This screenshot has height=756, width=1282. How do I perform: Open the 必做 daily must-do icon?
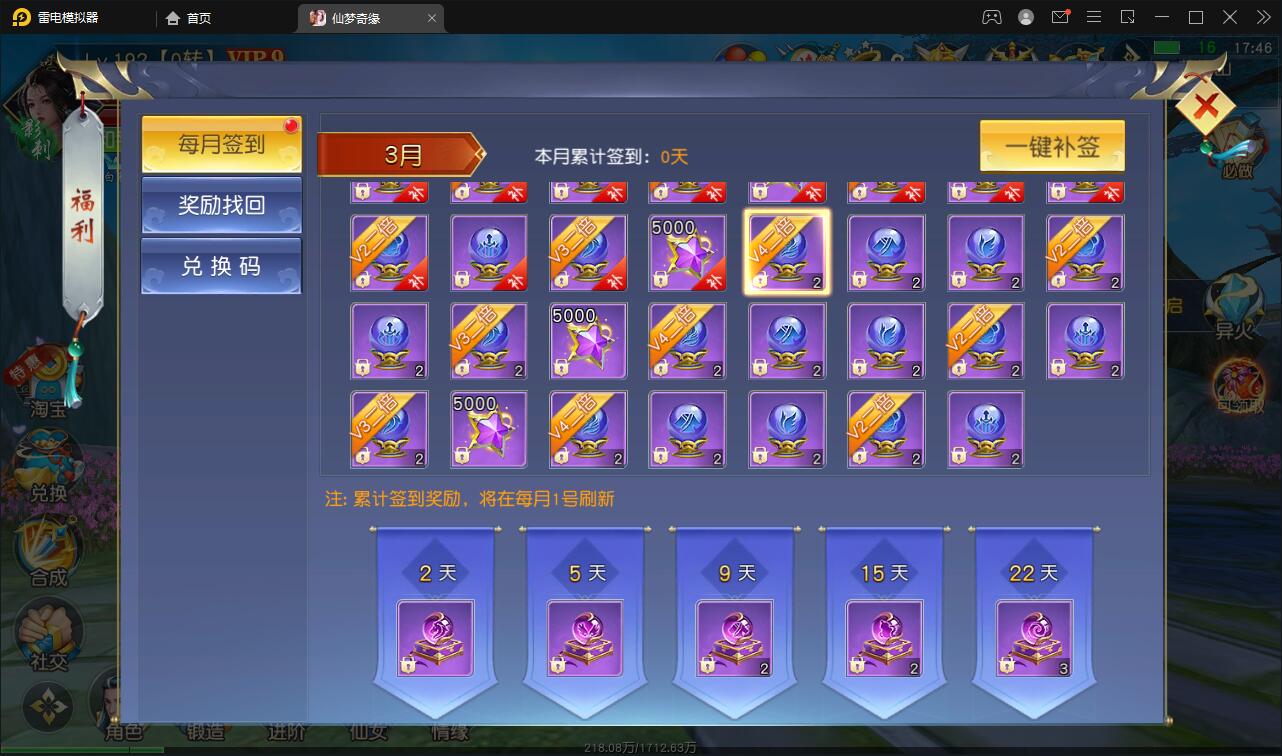pyautogui.click(x=1240, y=140)
